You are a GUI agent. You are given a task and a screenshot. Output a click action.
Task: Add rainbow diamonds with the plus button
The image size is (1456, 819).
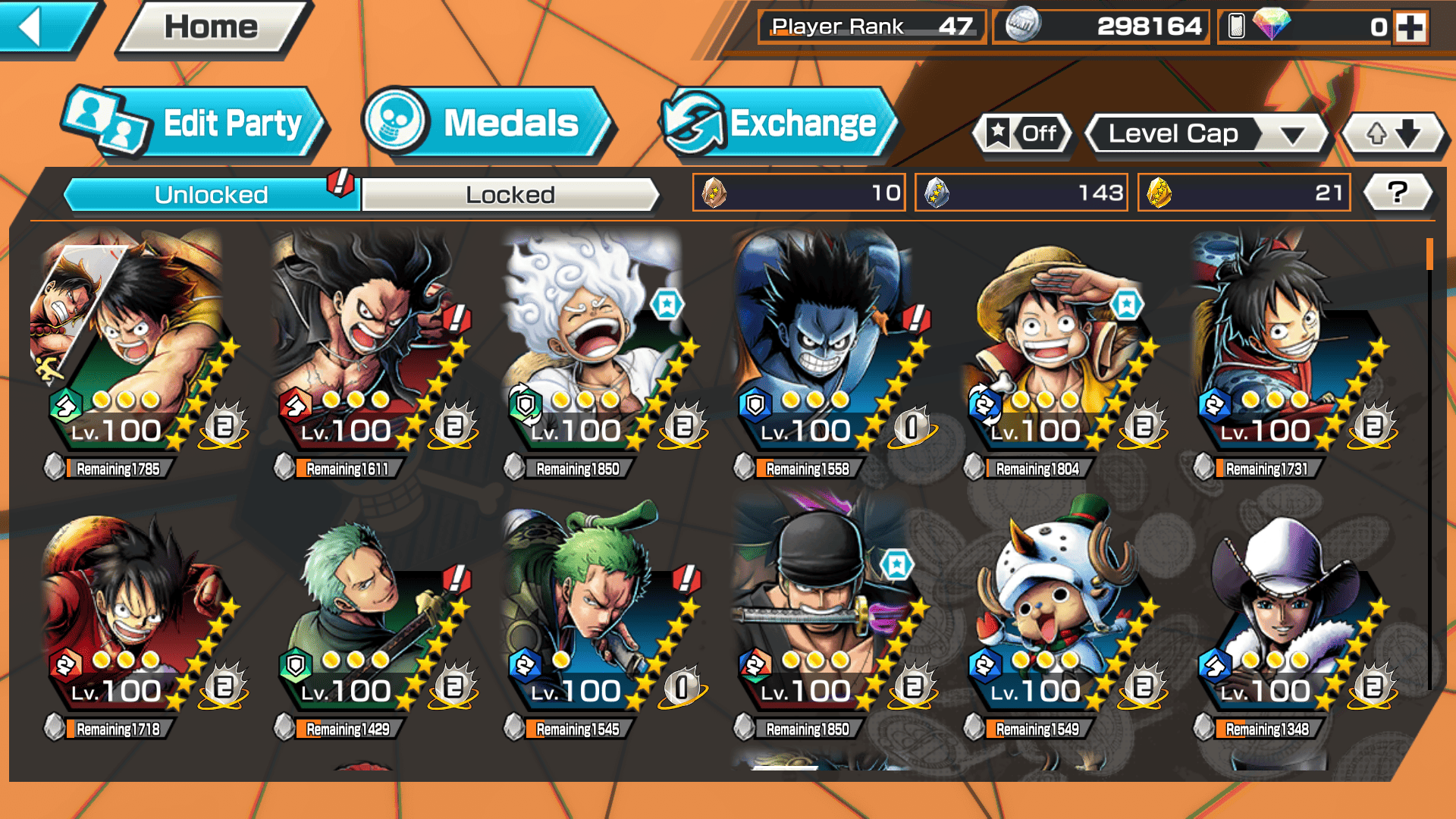1410,27
